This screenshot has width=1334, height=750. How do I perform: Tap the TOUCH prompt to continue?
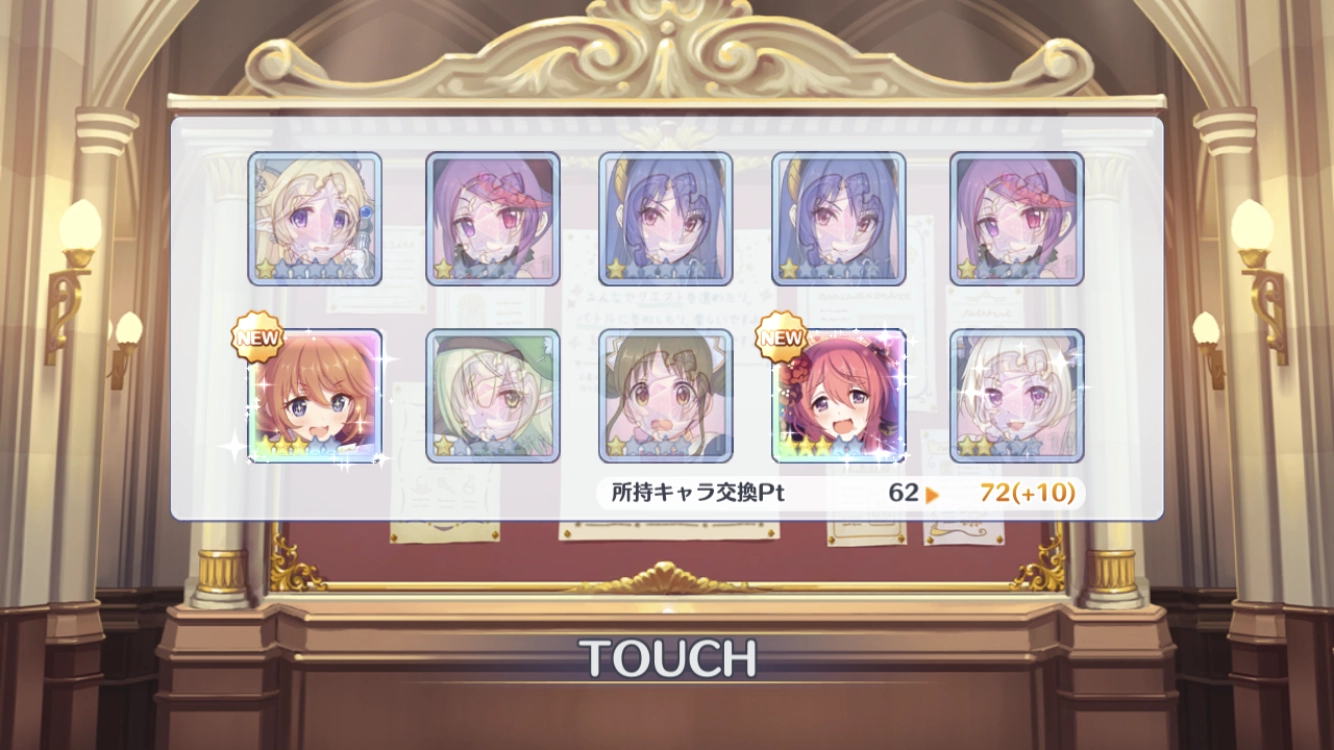[x=668, y=657]
